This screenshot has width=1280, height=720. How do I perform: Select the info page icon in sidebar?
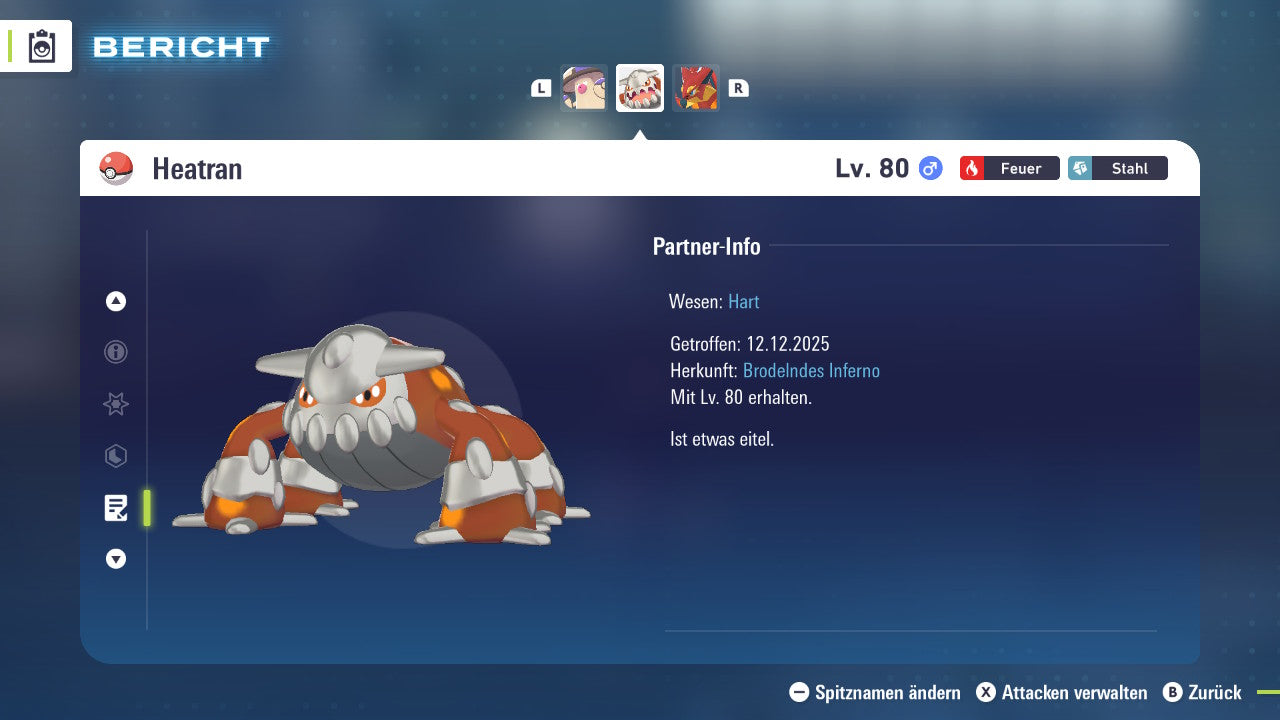(x=115, y=352)
